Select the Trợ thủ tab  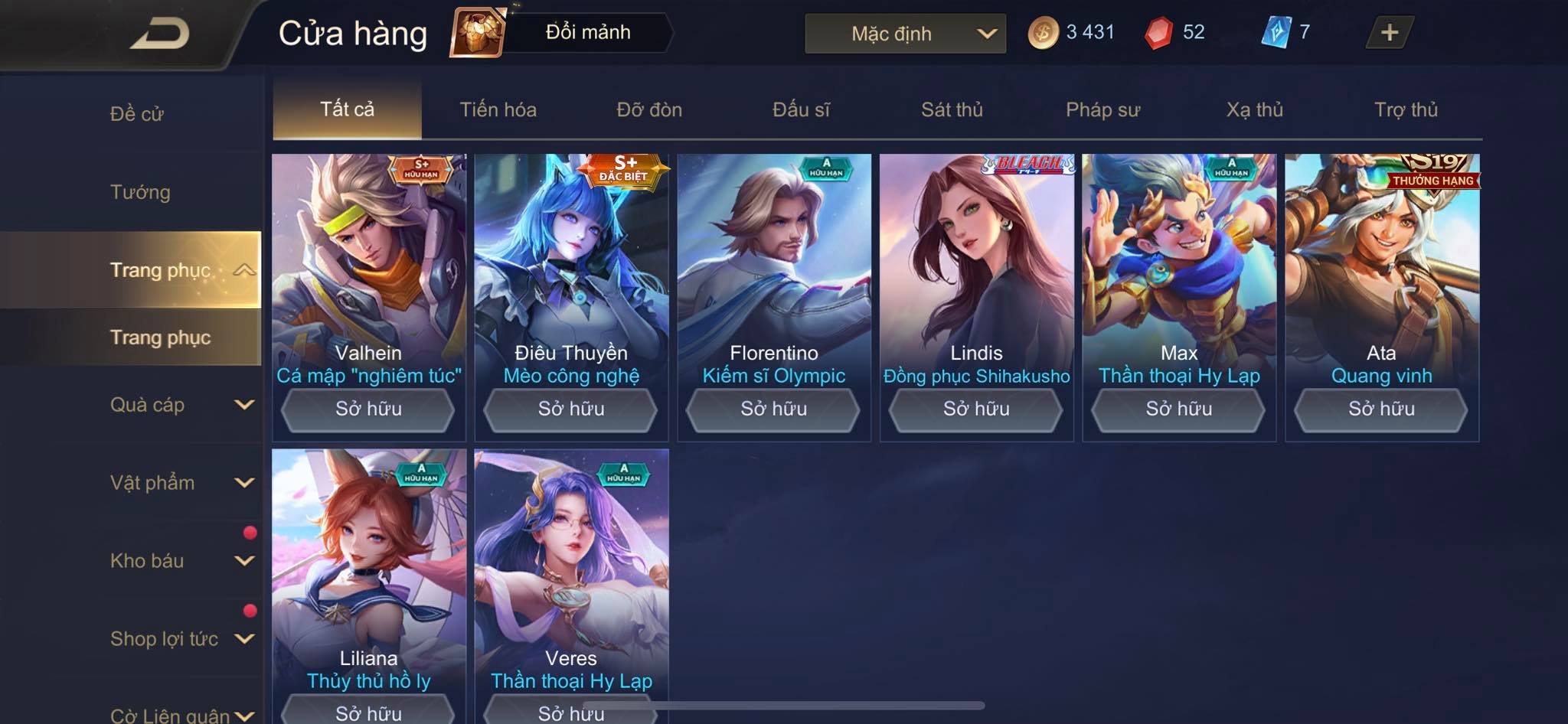[1406, 109]
